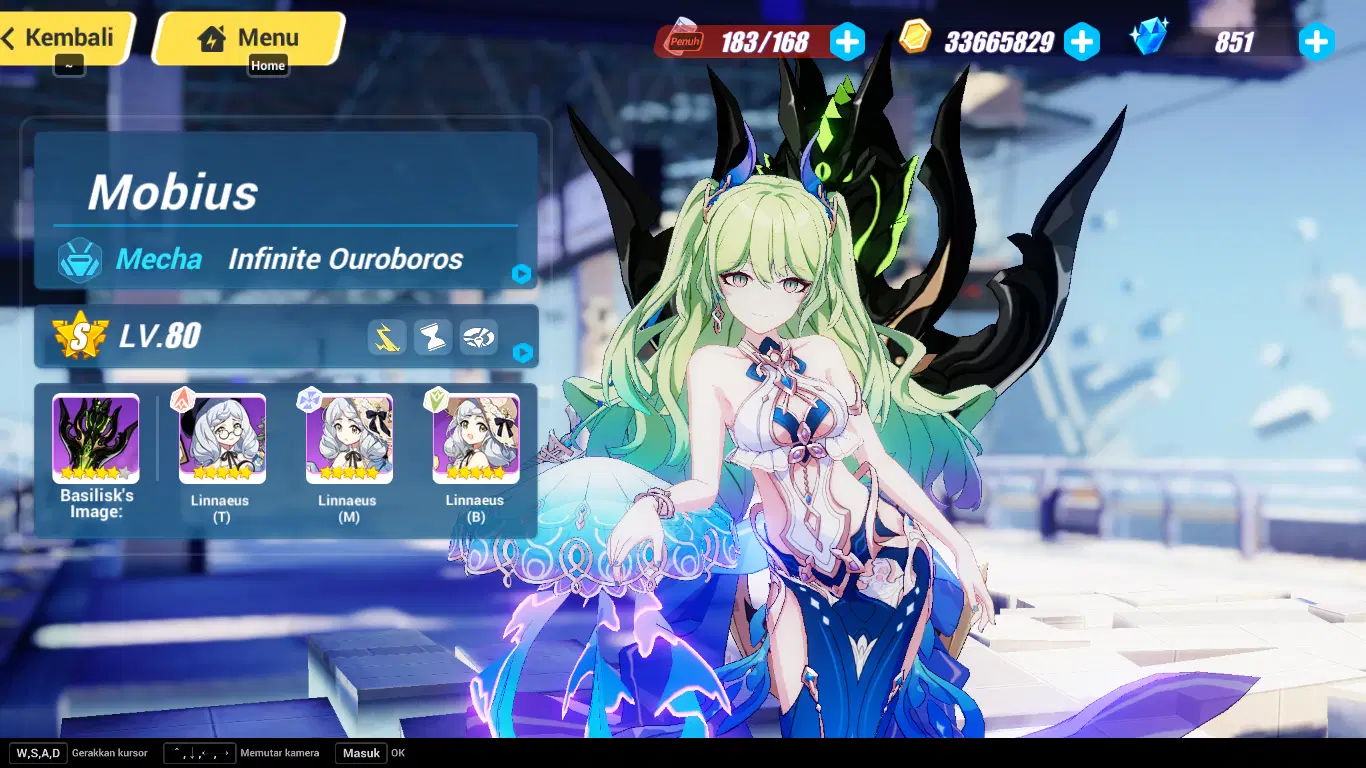Click the blue Crystals gem icon
This screenshot has width=1366, height=768.
(x=1150, y=37)
